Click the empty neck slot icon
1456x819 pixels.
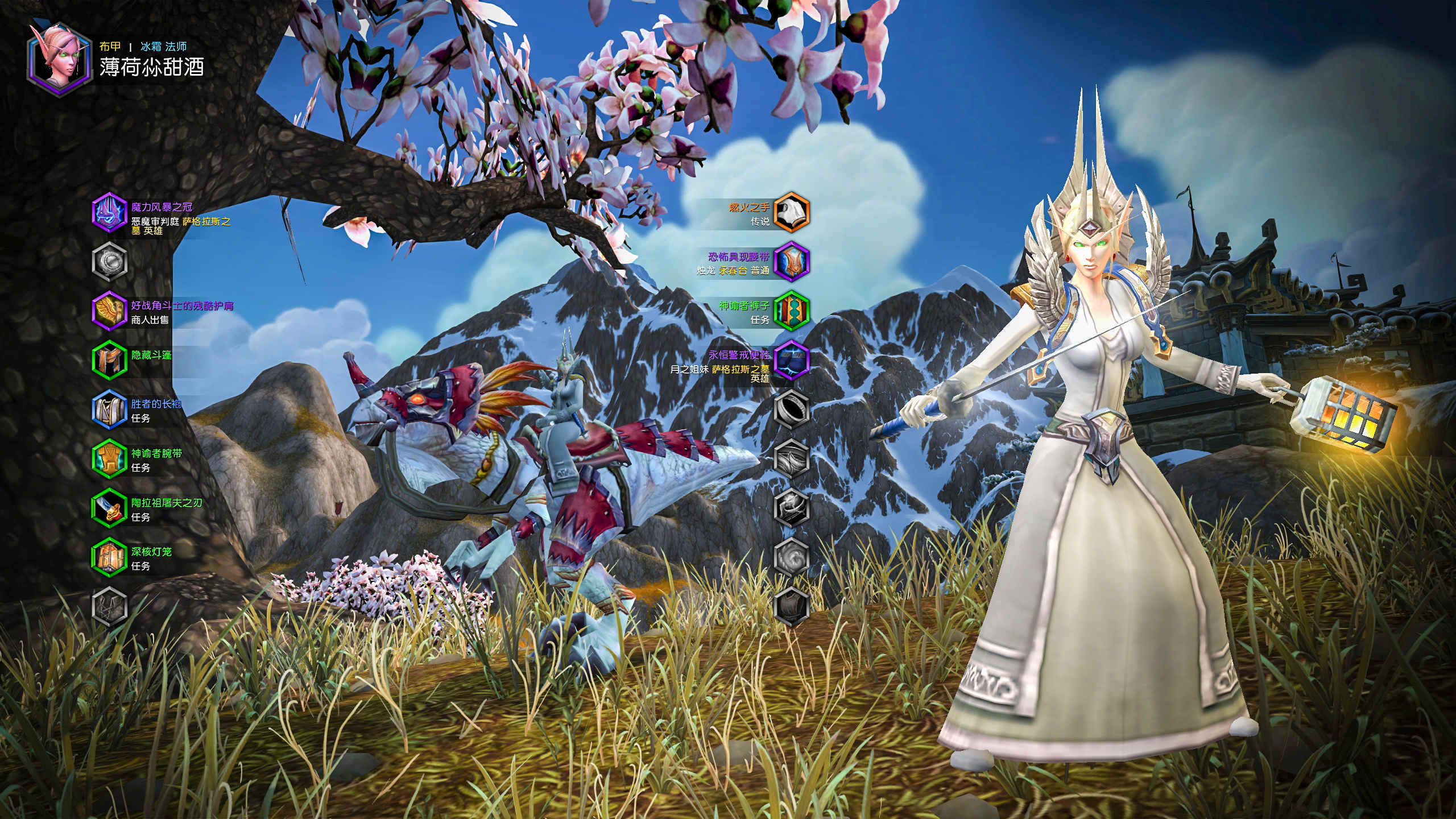point(109,262)
